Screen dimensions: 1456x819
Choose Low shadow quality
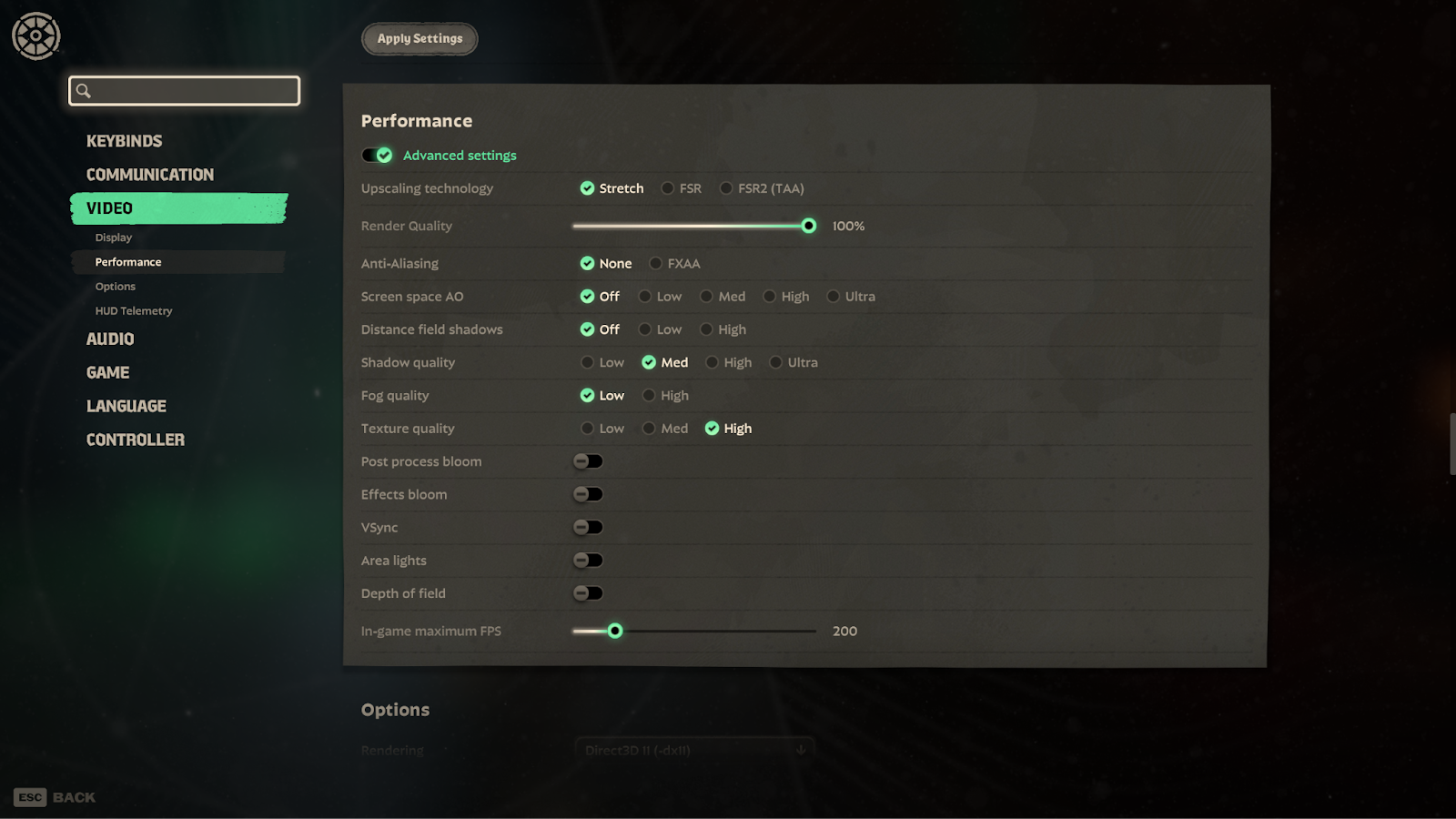tap(588, 362)
